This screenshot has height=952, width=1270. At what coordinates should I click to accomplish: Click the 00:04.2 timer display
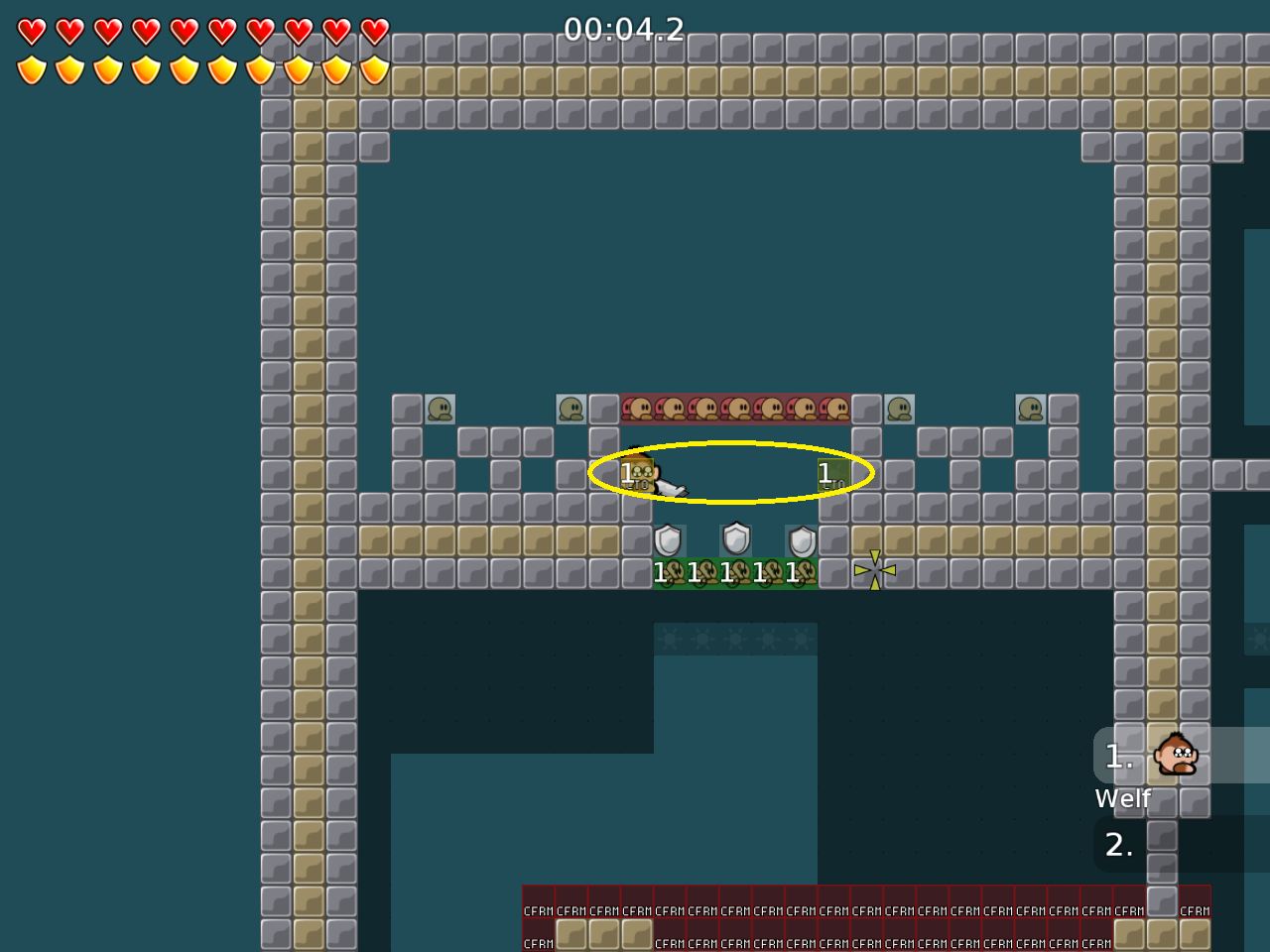coord(623,31)
